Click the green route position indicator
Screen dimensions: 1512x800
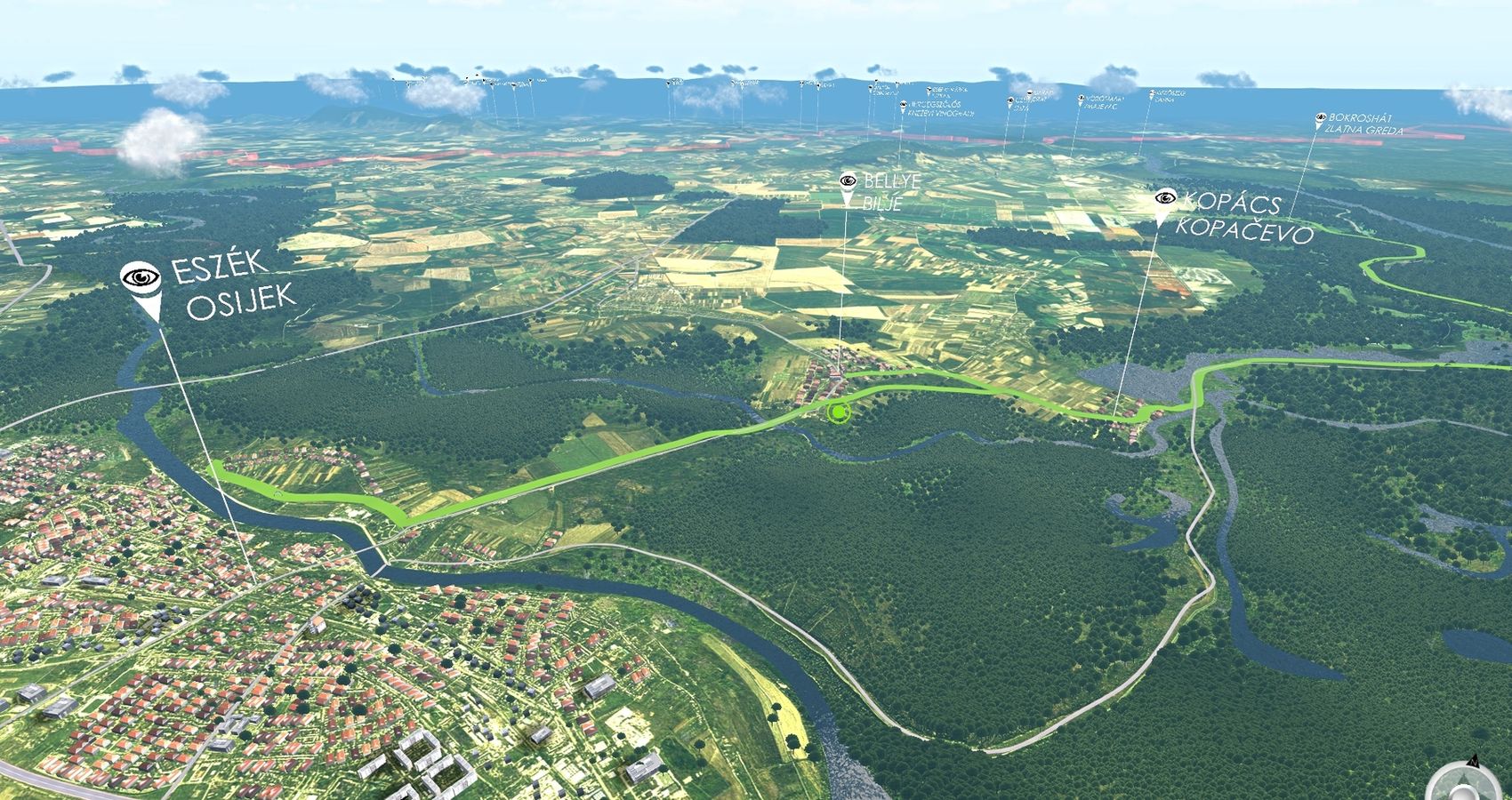[836, 412]
